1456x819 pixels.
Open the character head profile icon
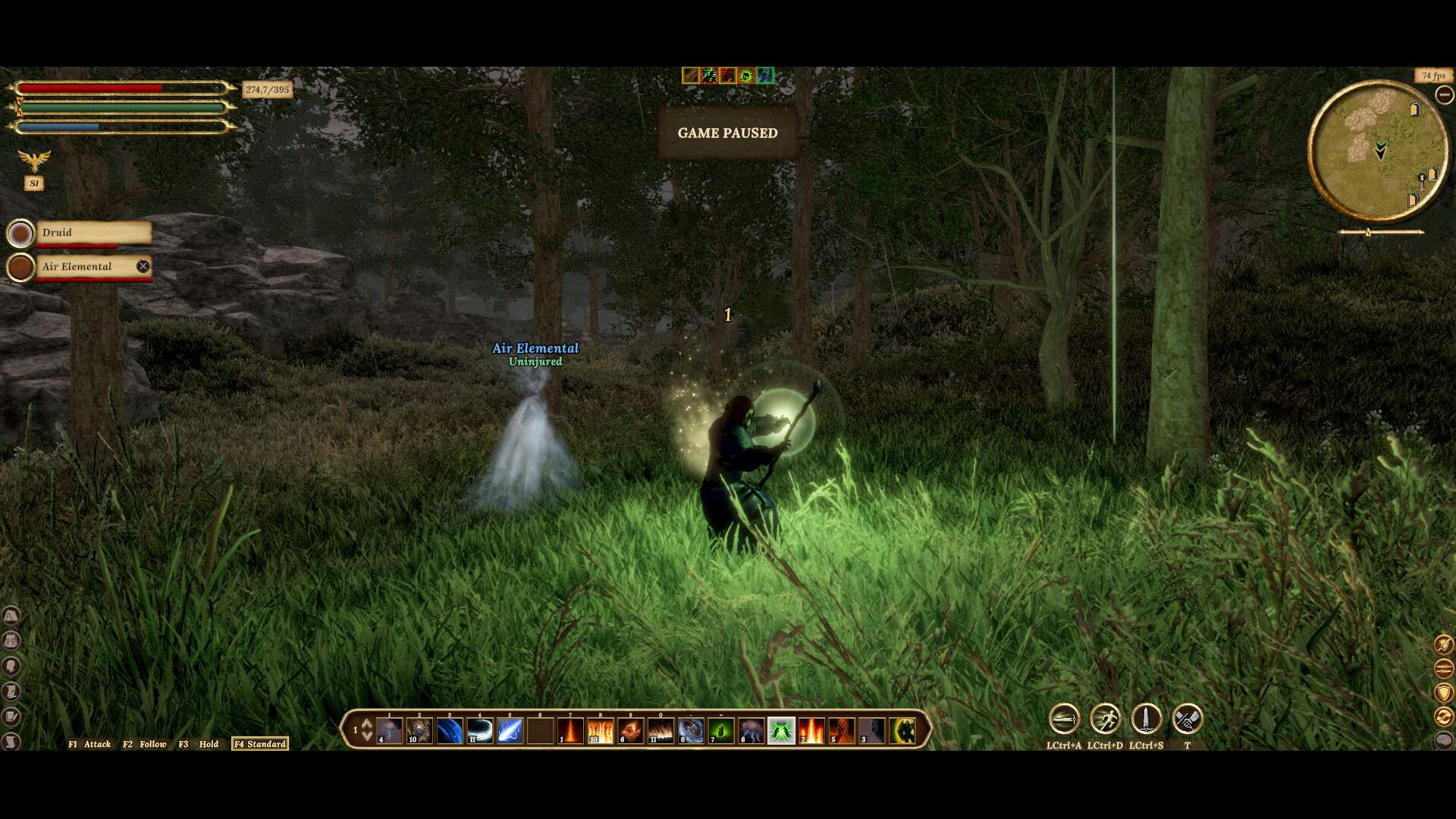(x=11, y=666)
